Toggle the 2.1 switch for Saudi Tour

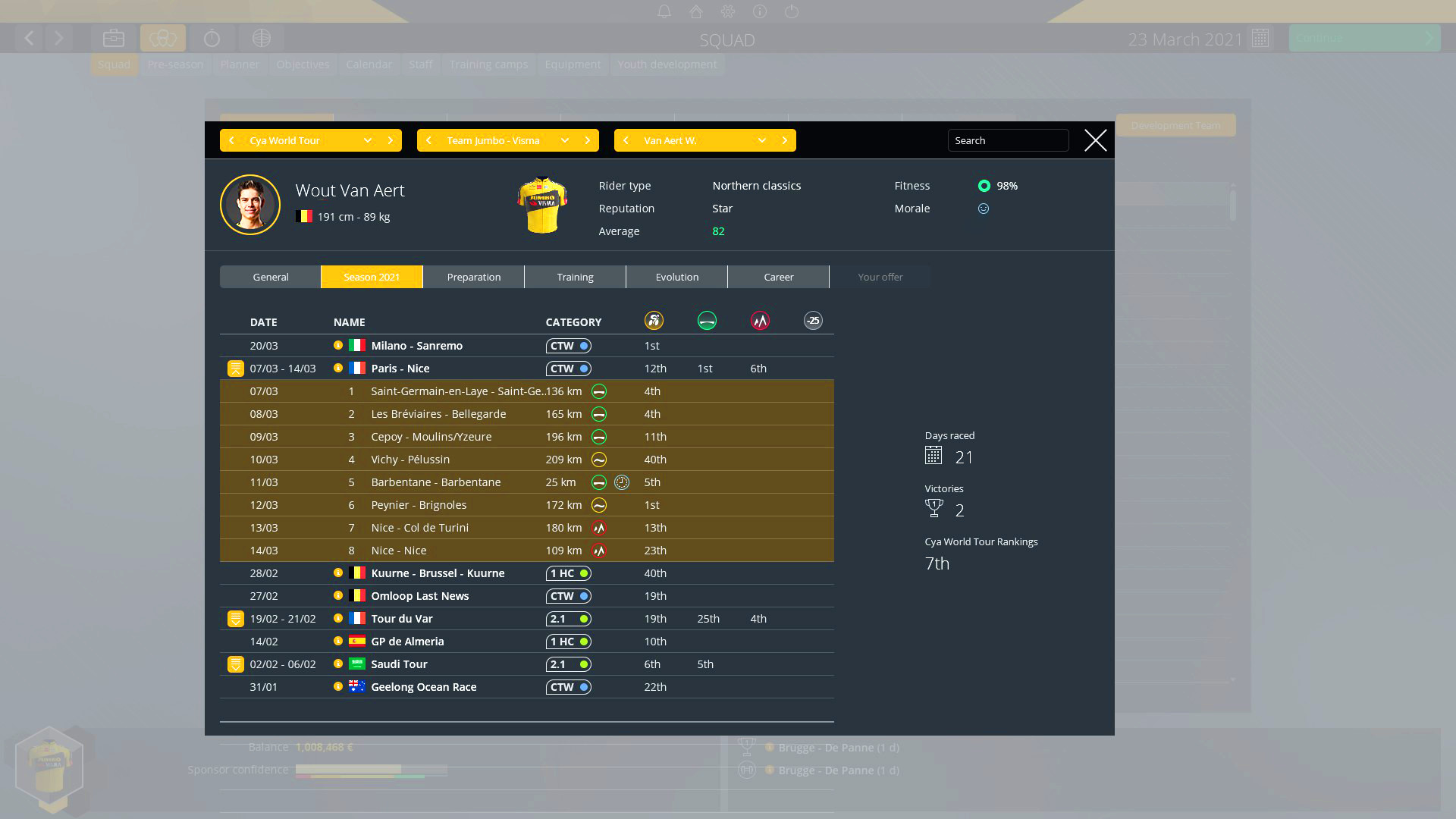(x=568, y=664)
